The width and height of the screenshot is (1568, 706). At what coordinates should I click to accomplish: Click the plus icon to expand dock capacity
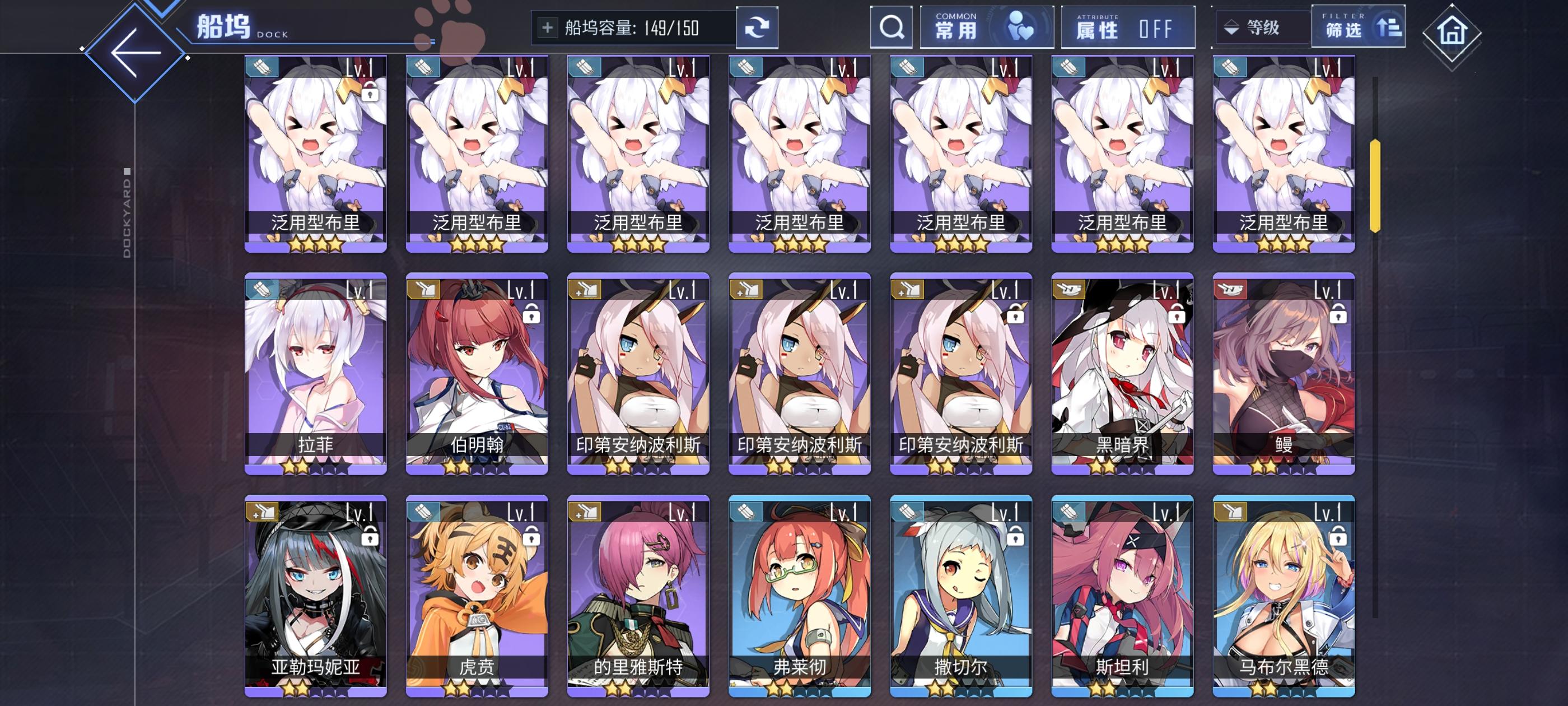(x=547, y=26)
